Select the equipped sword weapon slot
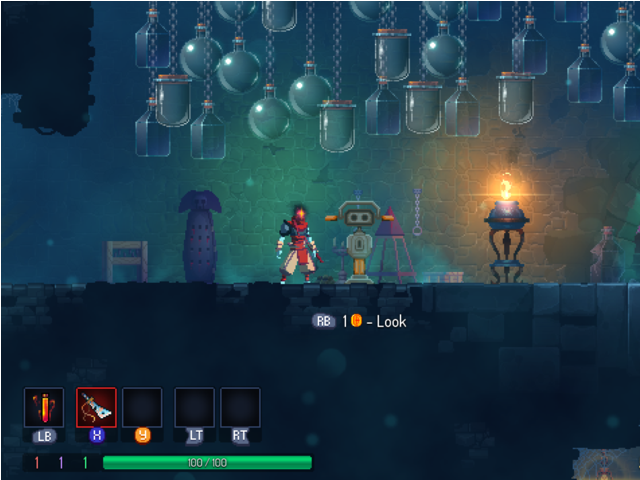This screenshot has height=480, width=640. click(96, 408)
